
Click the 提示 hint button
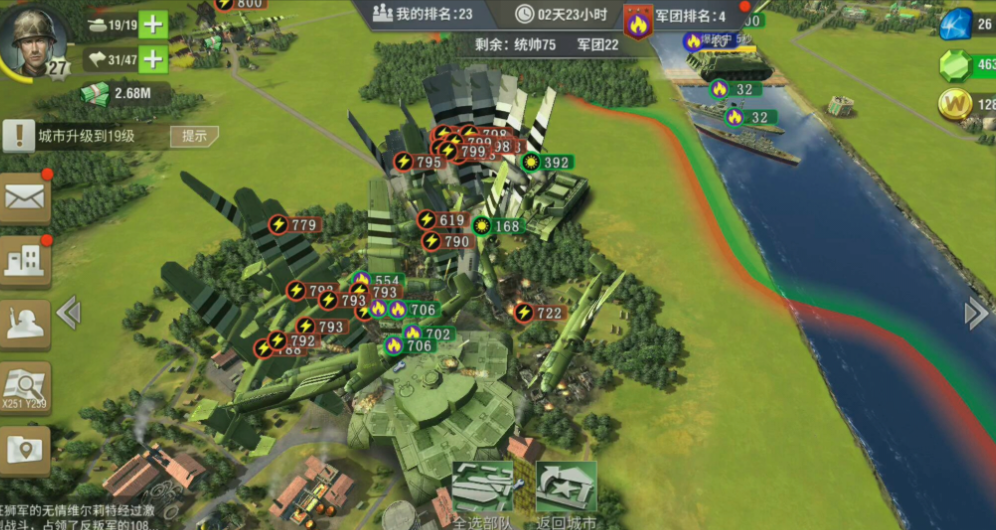[194, 136]
